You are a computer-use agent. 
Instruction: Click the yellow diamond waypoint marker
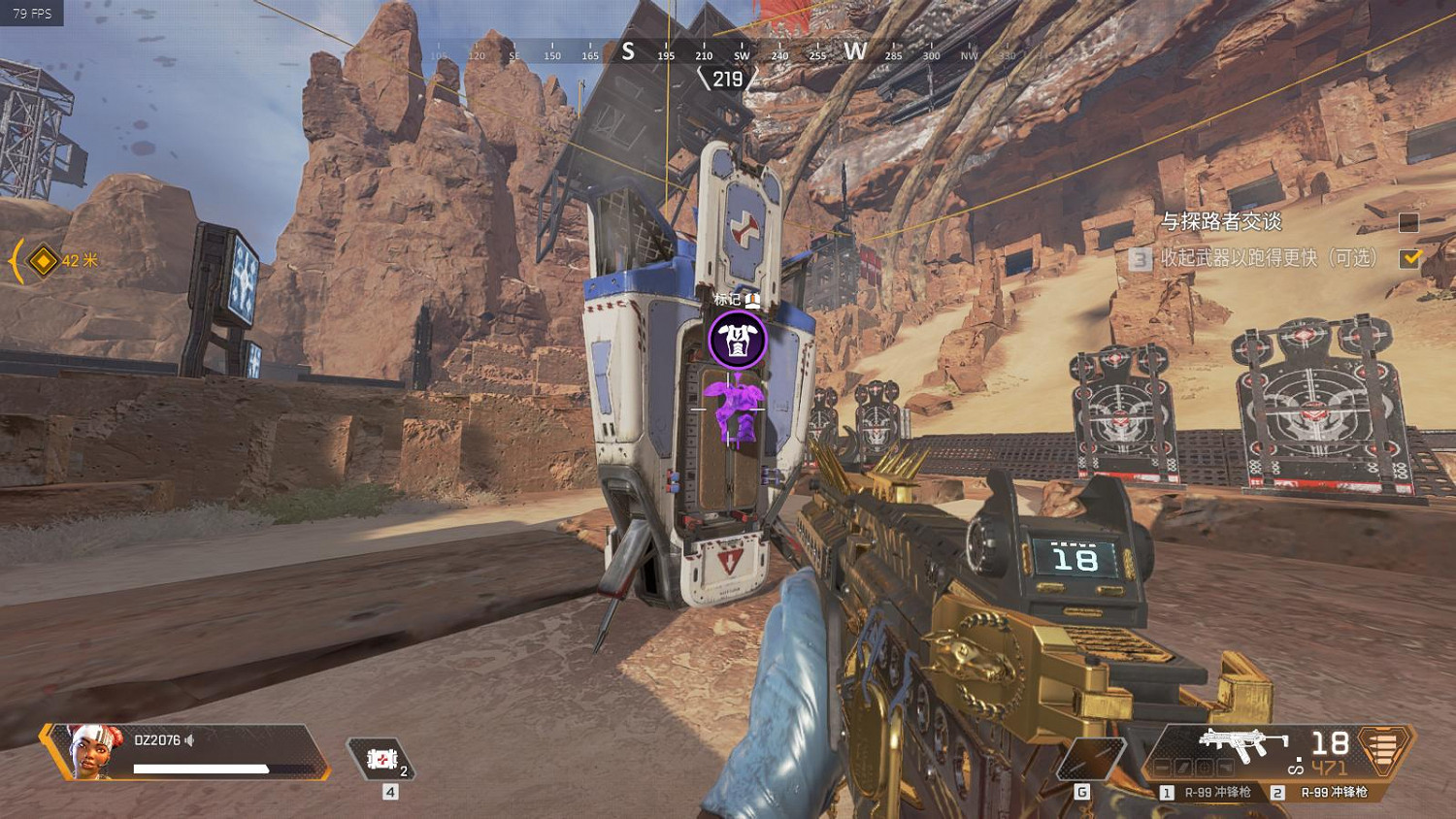tap(43, 261)
